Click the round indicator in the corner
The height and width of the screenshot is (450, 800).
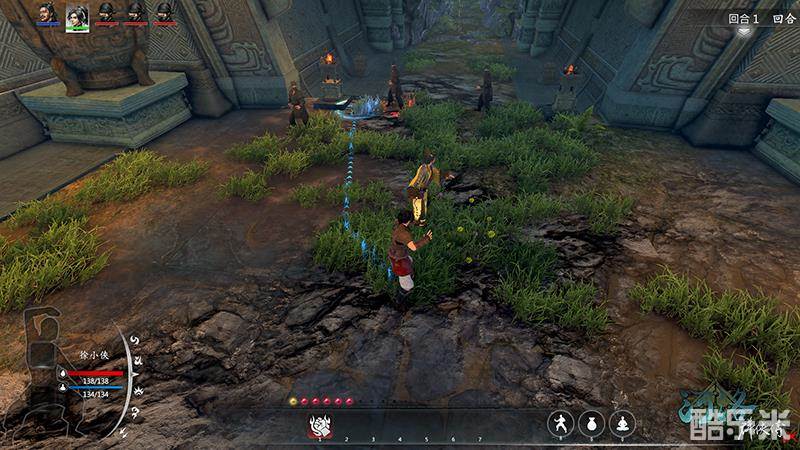point(745,19)
